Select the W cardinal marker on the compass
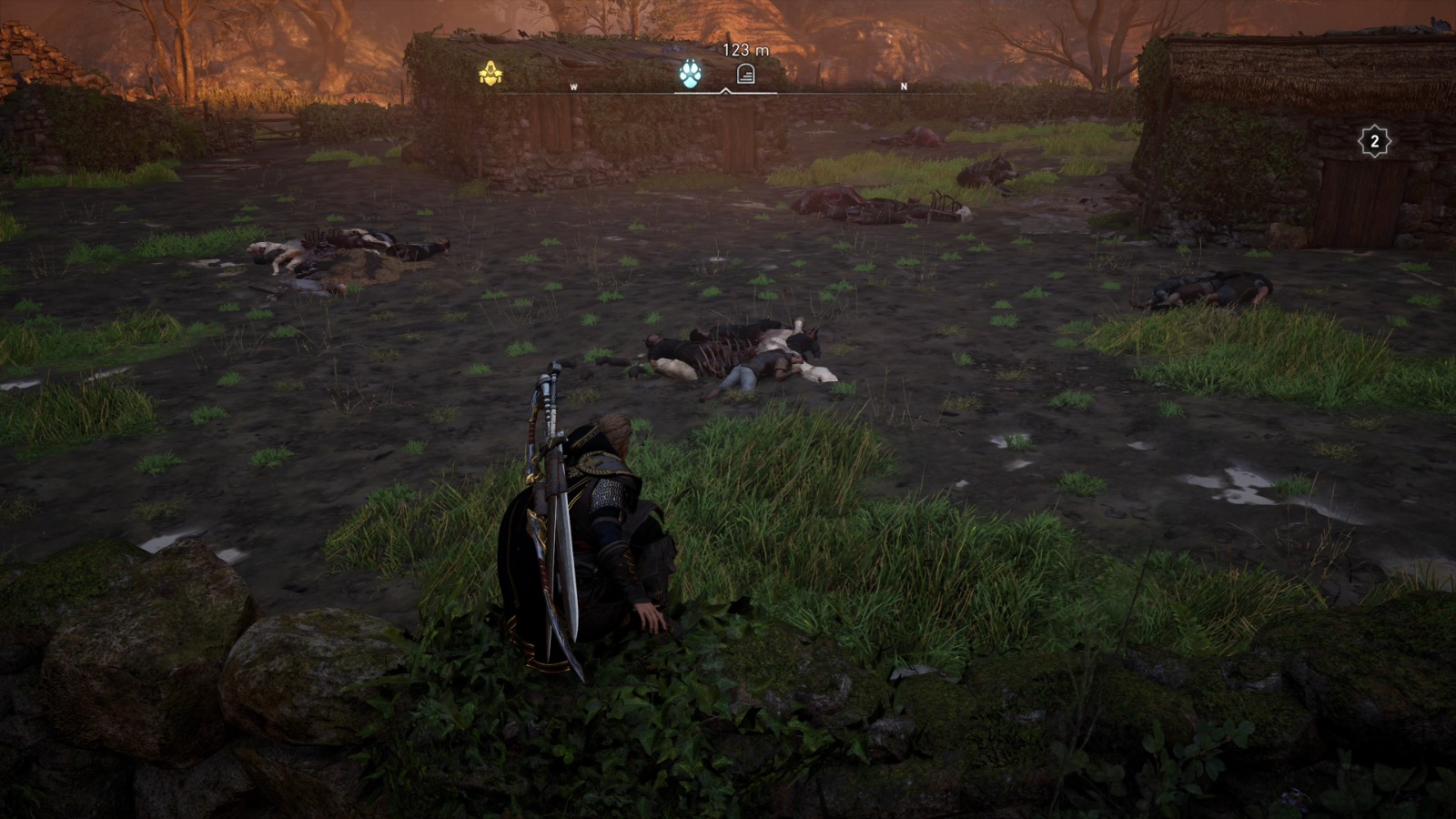Image resolution: width=1456 pixels, height=819 pixels. coord(573,88)
